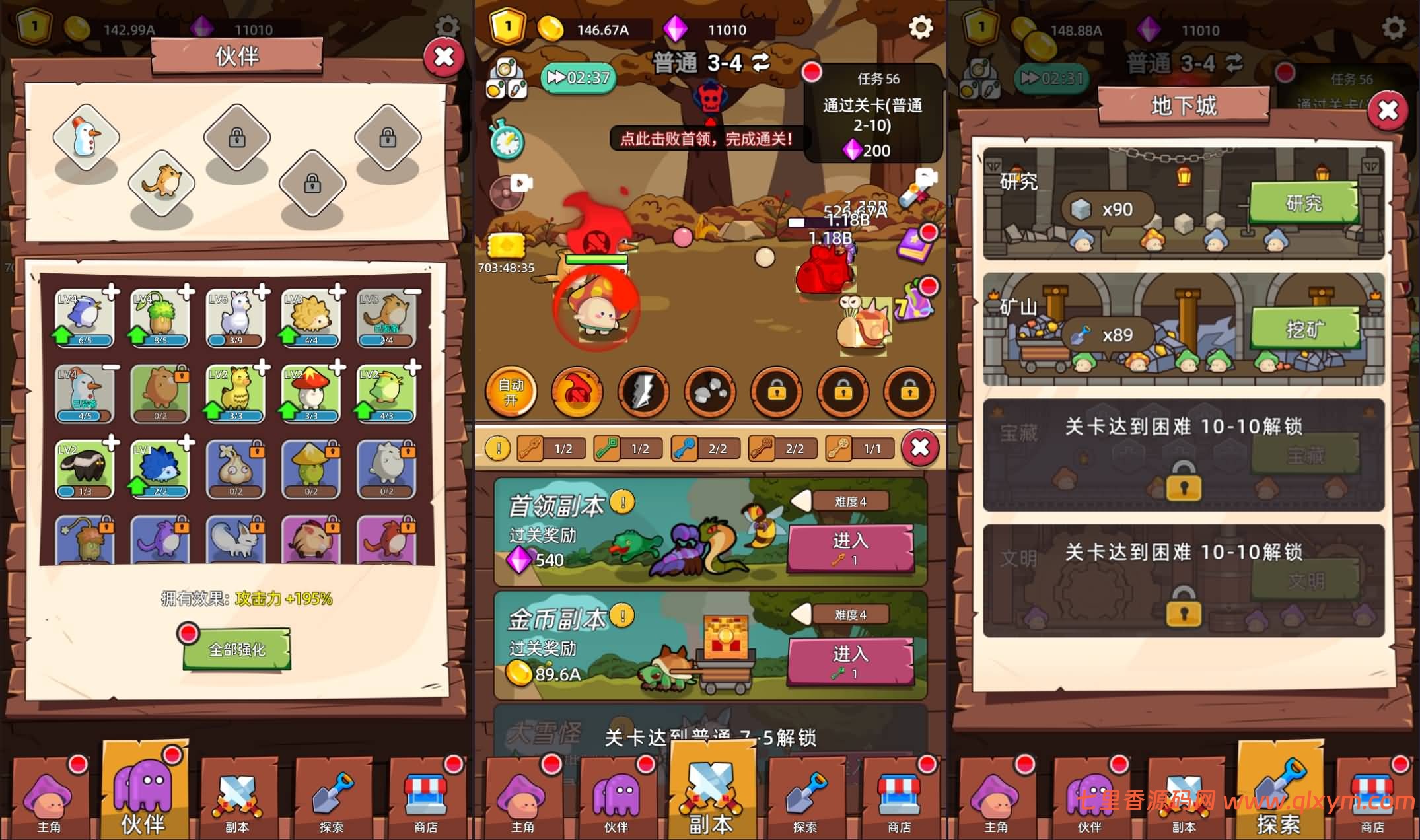This screenshot has height=840, width=1420.
Task: Tap the claw skill icon next to flame skill
Action: tap(643, 391)
